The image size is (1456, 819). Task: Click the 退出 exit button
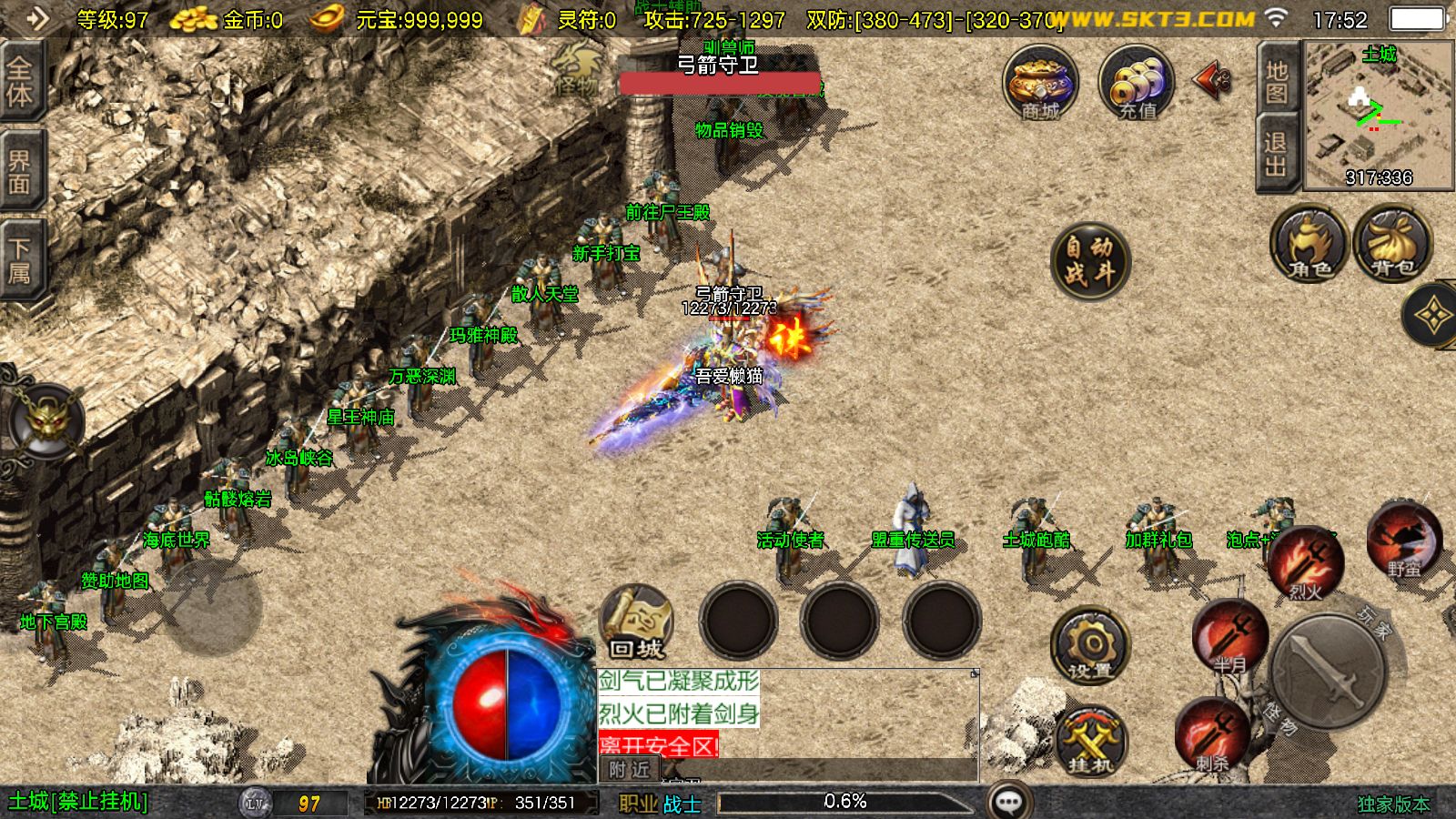pyautogui.click(x=1276, y=153)
